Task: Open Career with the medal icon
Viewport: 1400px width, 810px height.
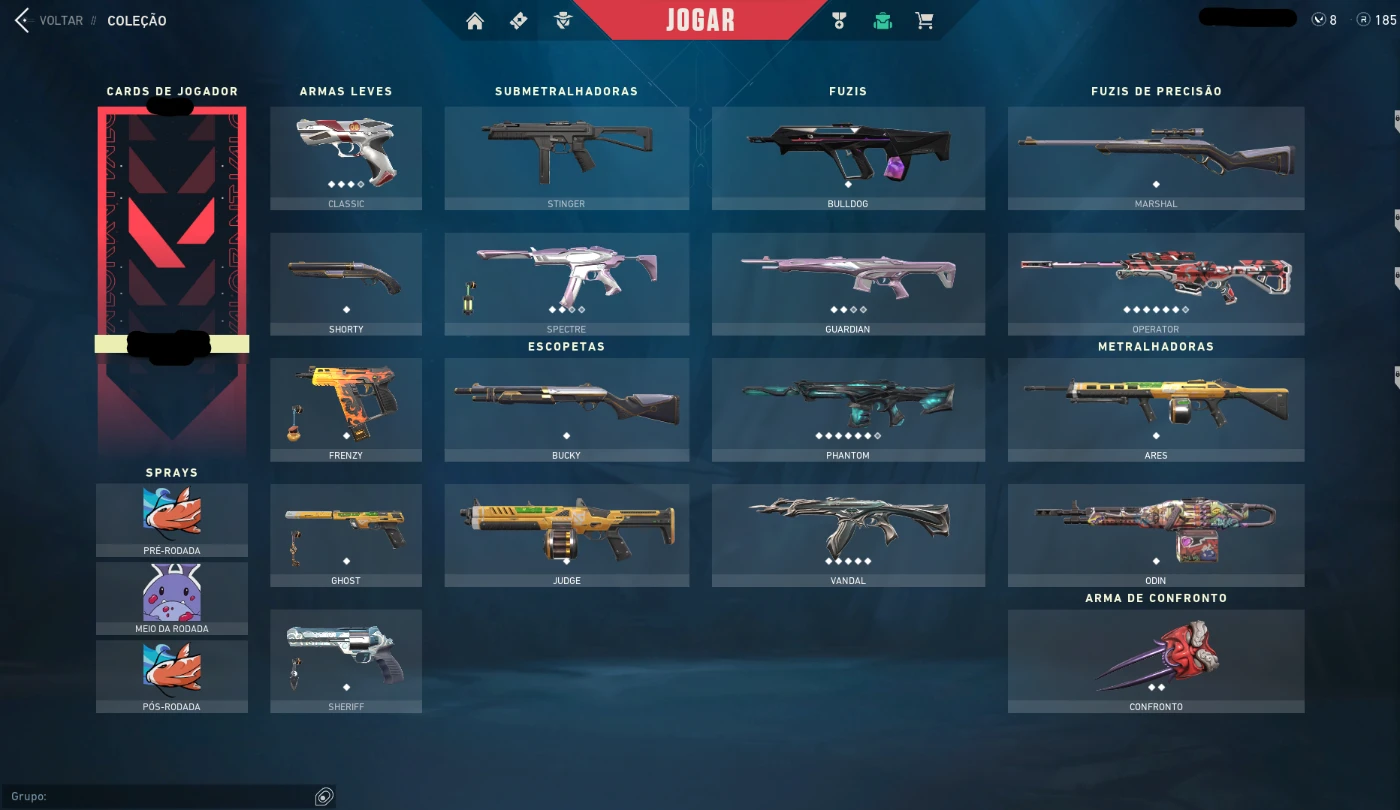Action: coord(840,20)
